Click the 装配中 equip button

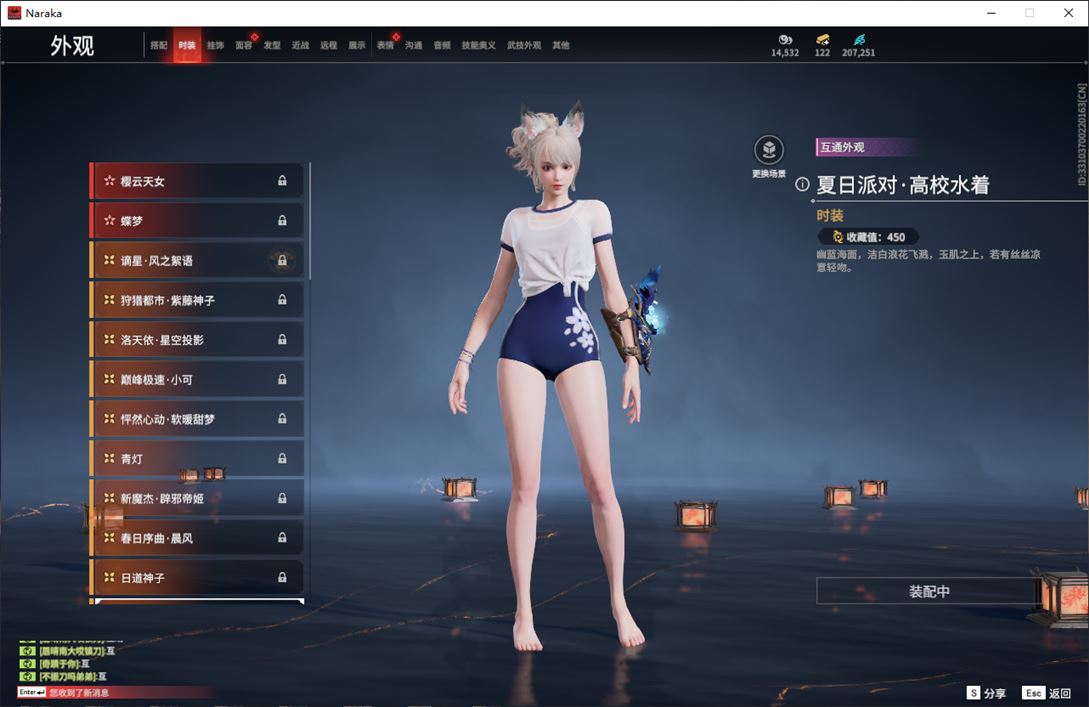(929, 592)
